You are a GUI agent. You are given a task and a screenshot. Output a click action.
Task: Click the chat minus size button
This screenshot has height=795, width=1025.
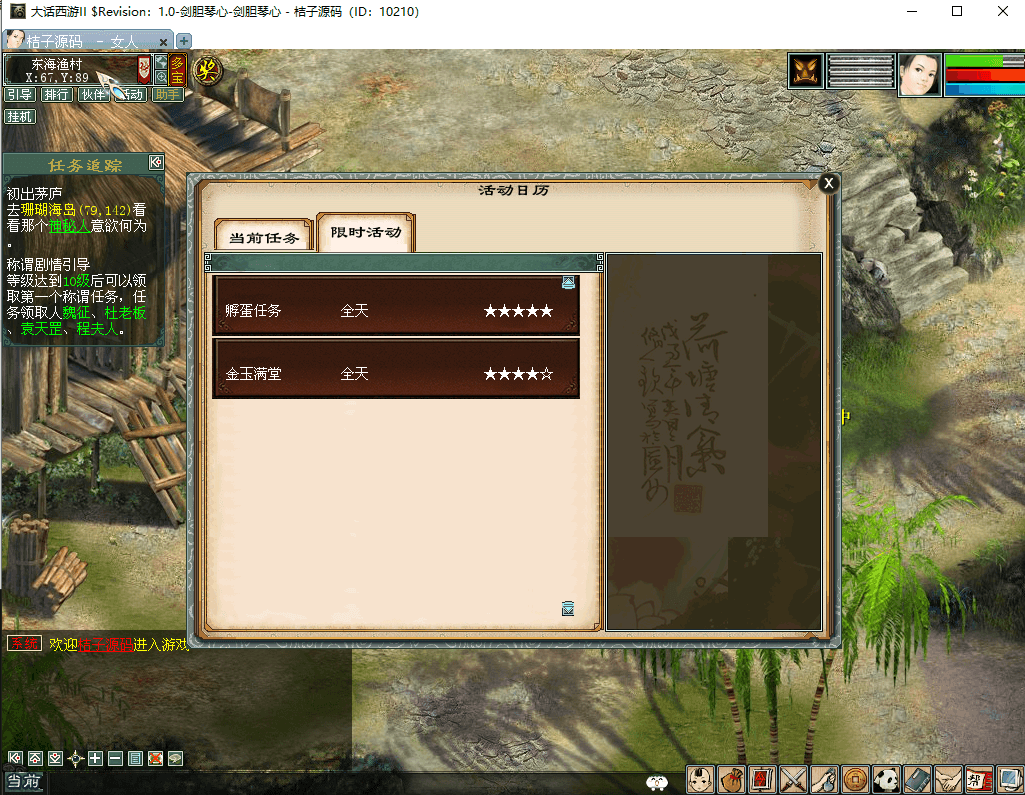(115, 758)
